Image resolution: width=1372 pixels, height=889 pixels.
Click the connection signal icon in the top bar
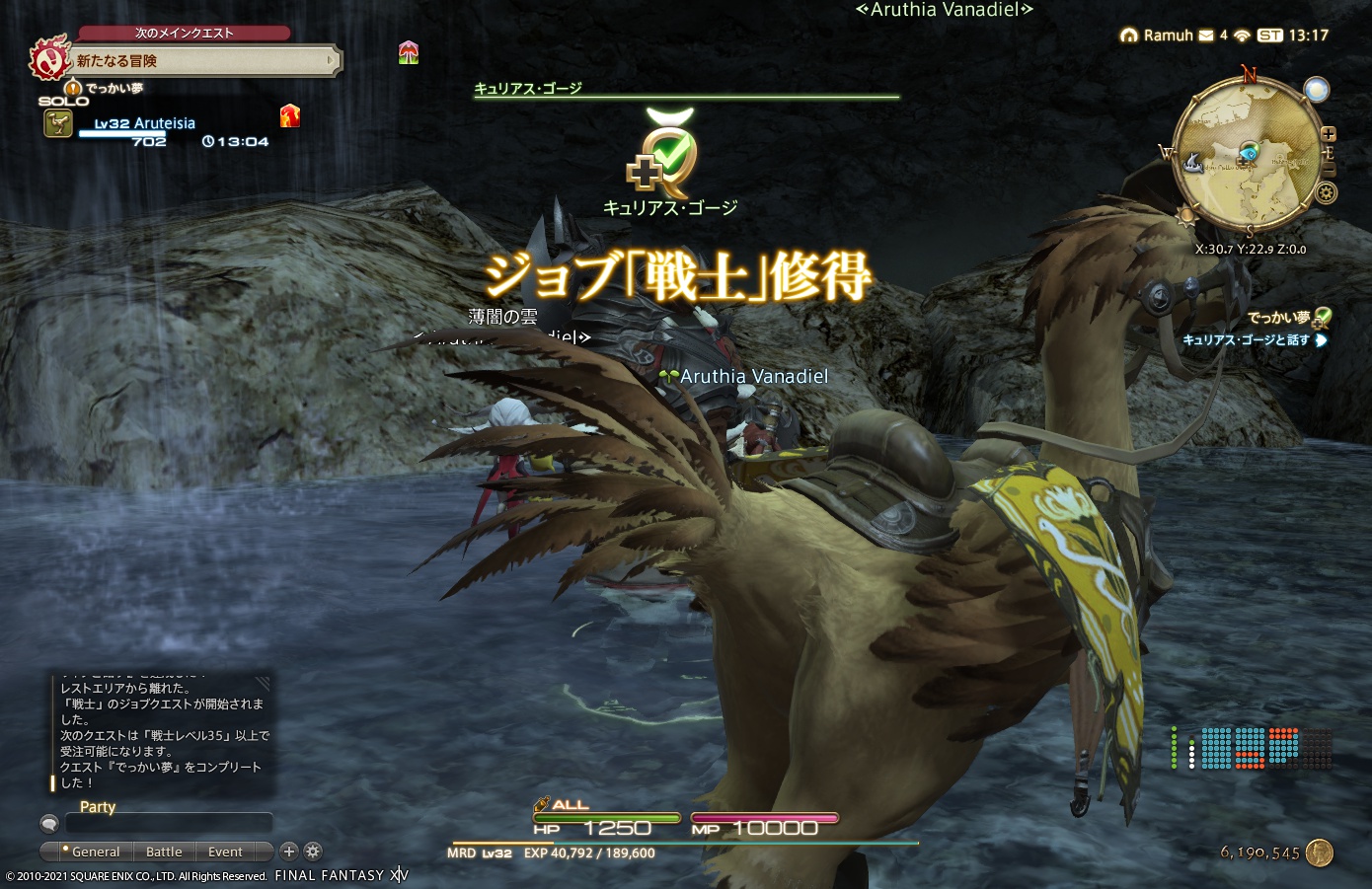(1242, 36)
